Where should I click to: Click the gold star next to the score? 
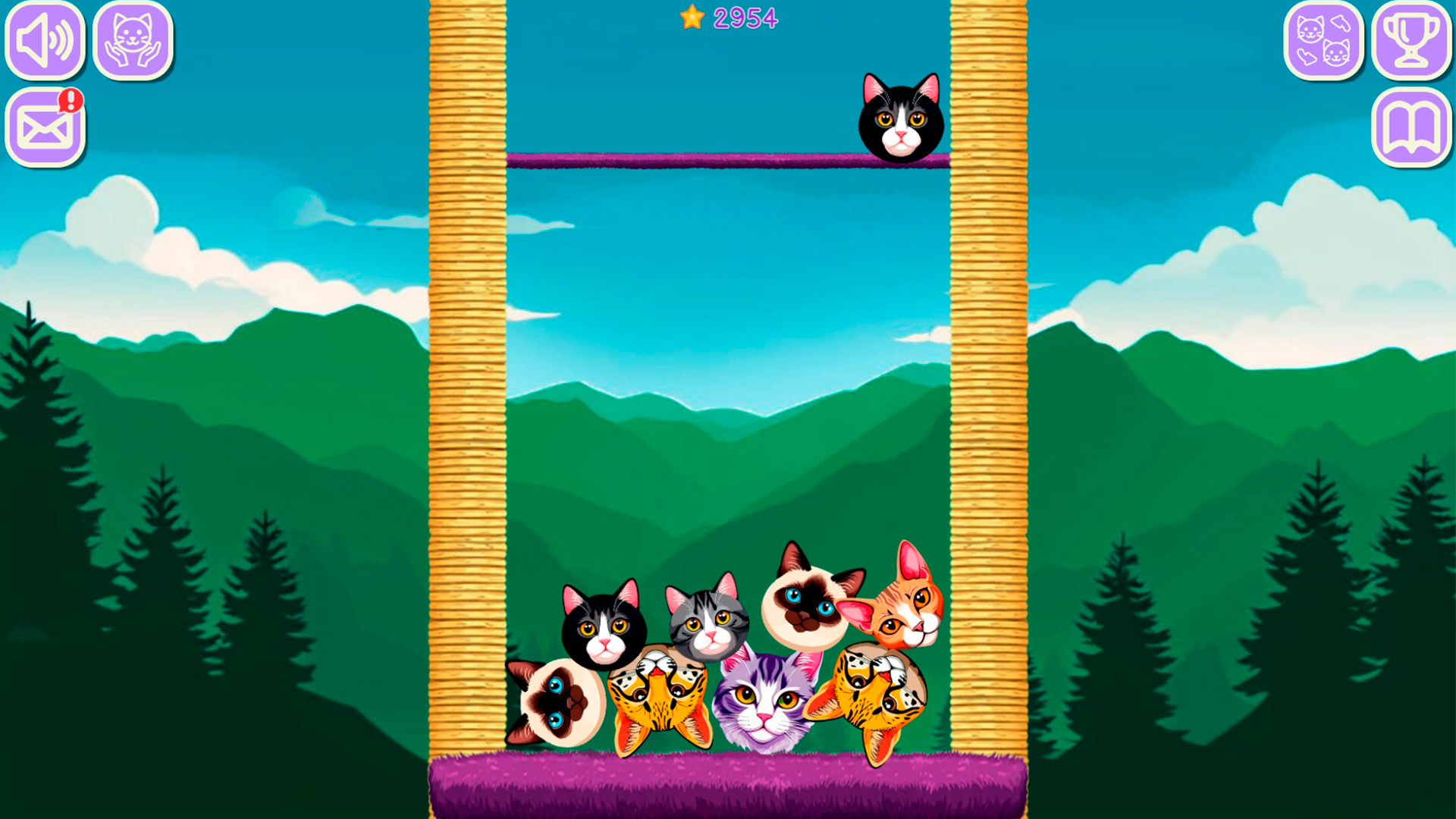click(x=691, y=17)
